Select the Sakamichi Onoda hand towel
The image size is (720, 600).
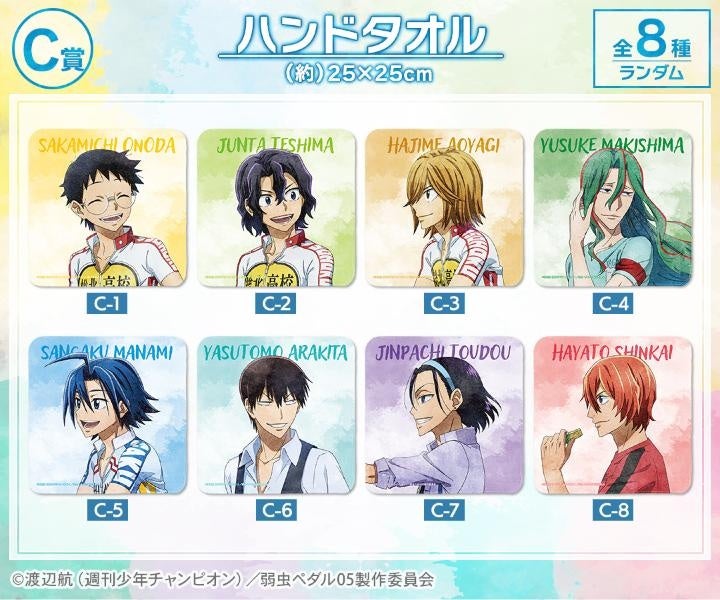pos(108,207)
